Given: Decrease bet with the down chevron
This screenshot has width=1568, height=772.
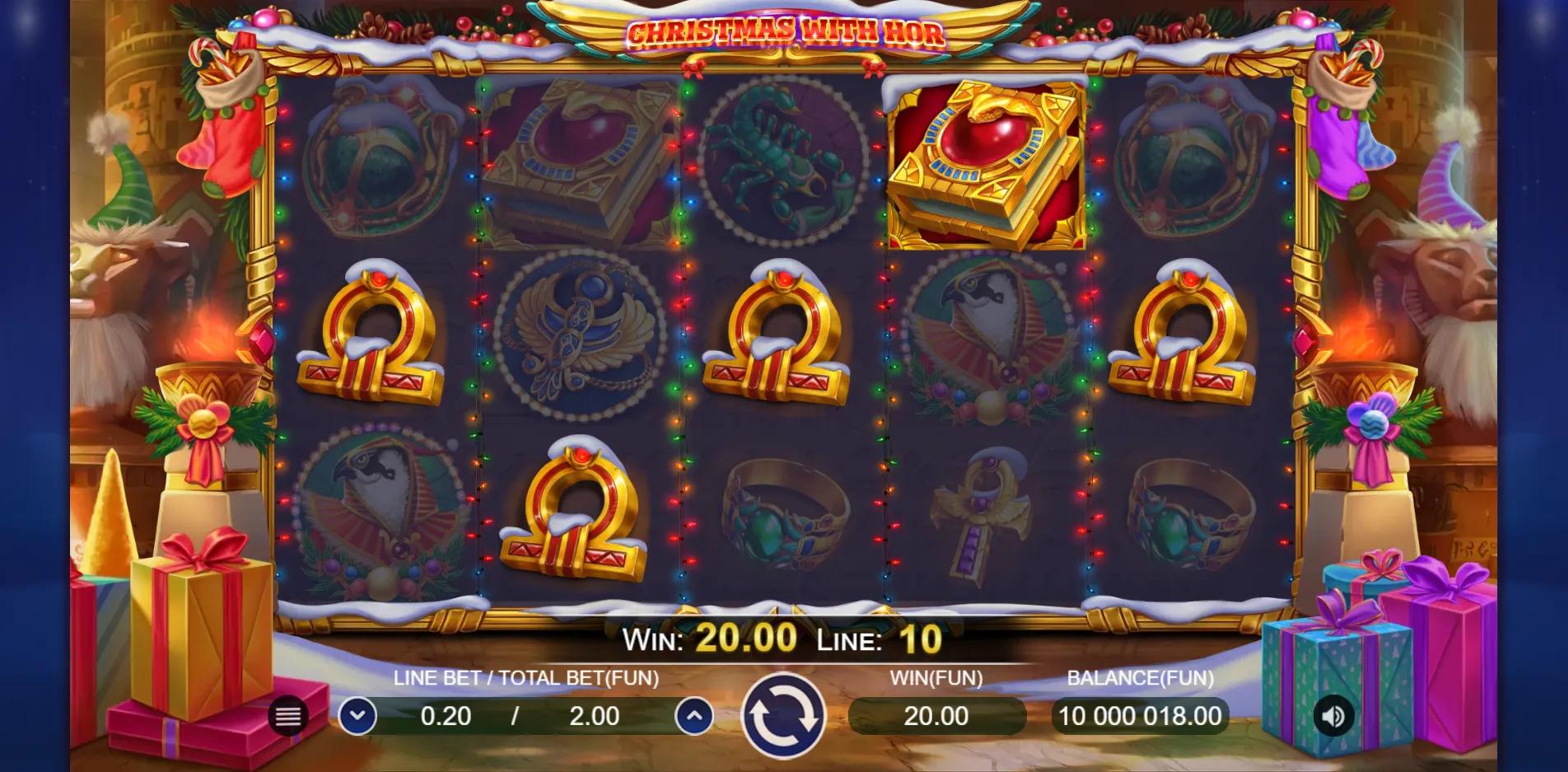Looking at the screenshot, I should (x=358, y=716).
